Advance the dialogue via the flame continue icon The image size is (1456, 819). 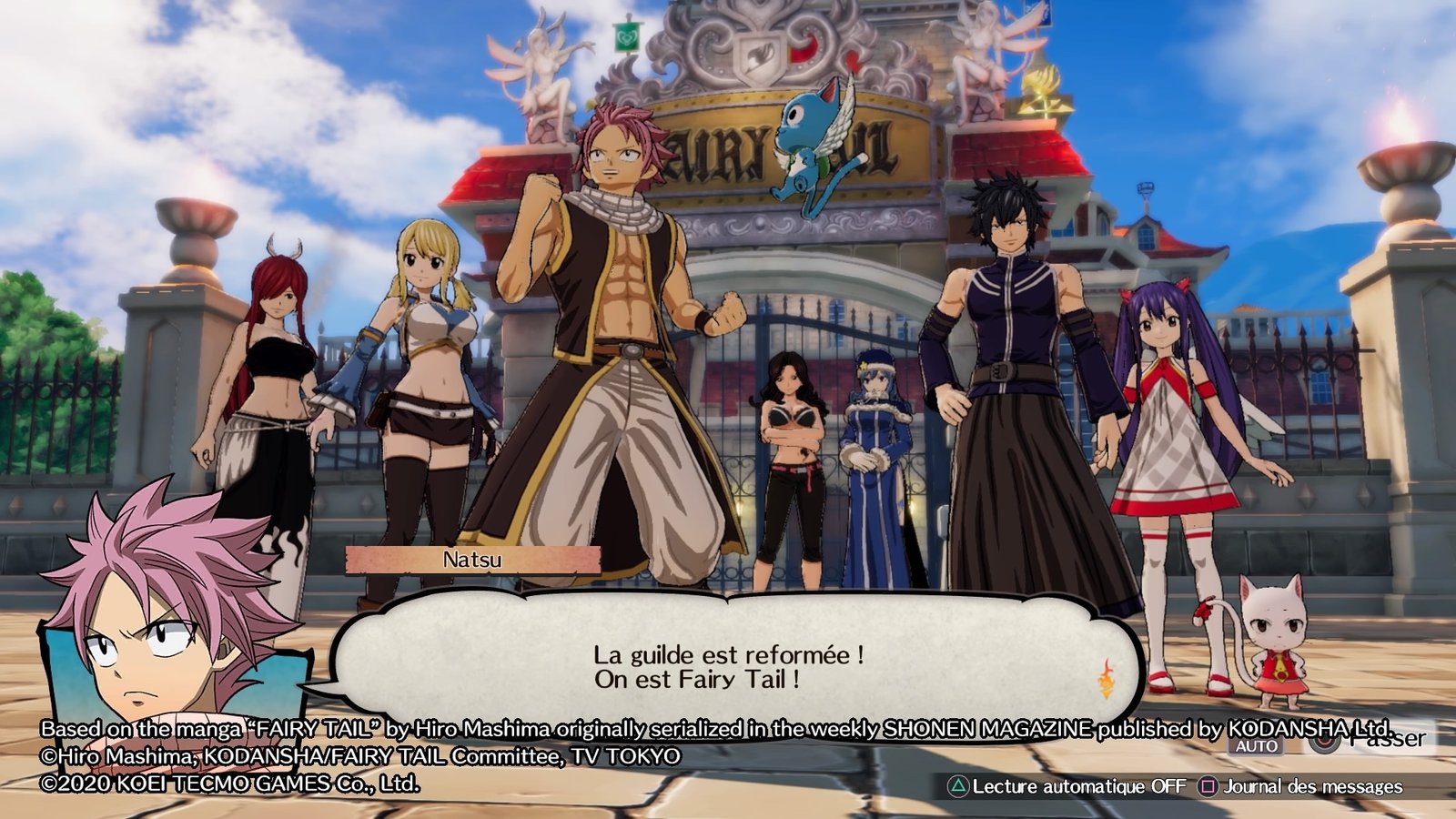coord(1106,679)
